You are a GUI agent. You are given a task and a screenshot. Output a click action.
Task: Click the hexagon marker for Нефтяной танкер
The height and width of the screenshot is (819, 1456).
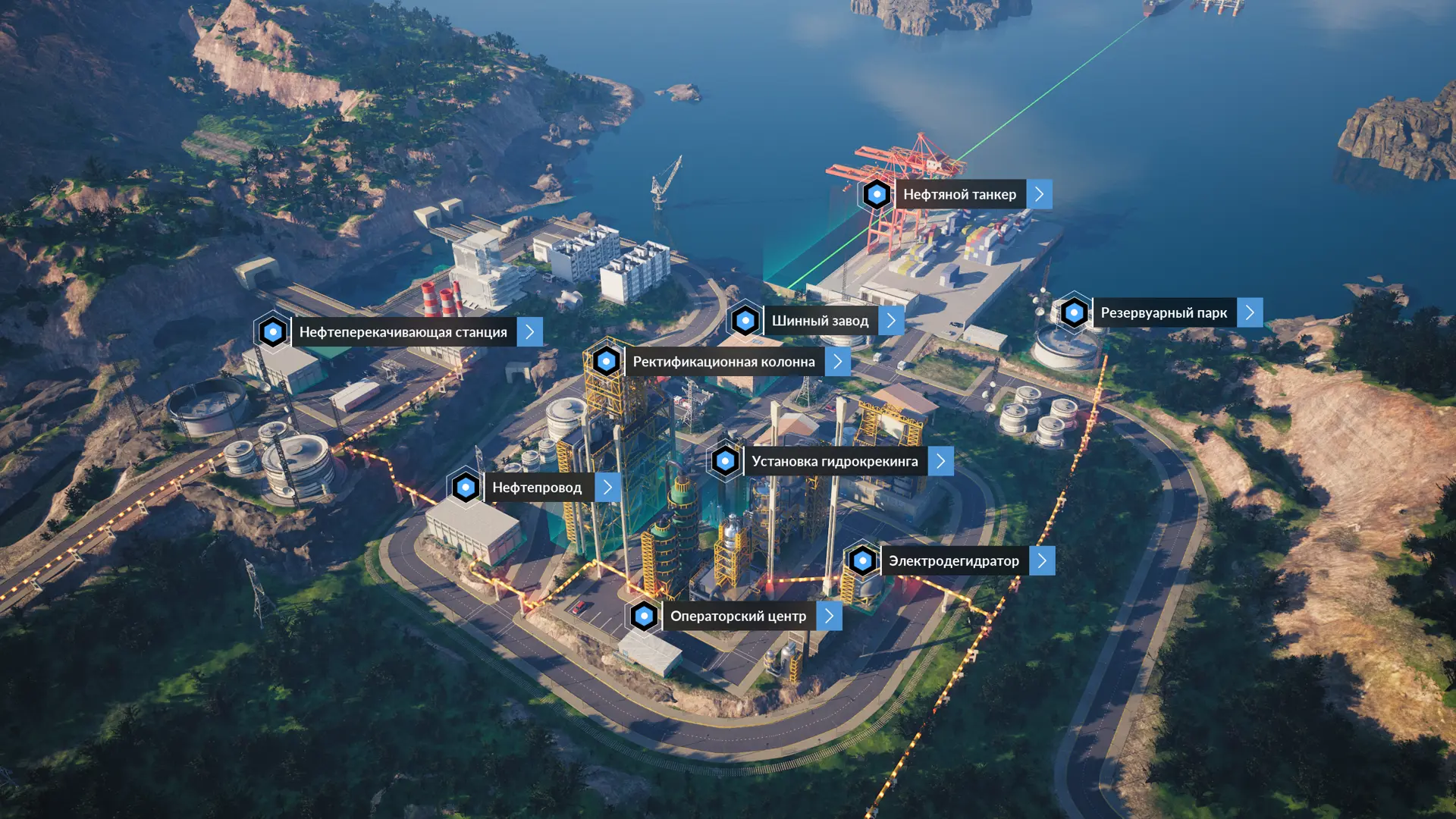click(x=877, y=195)
